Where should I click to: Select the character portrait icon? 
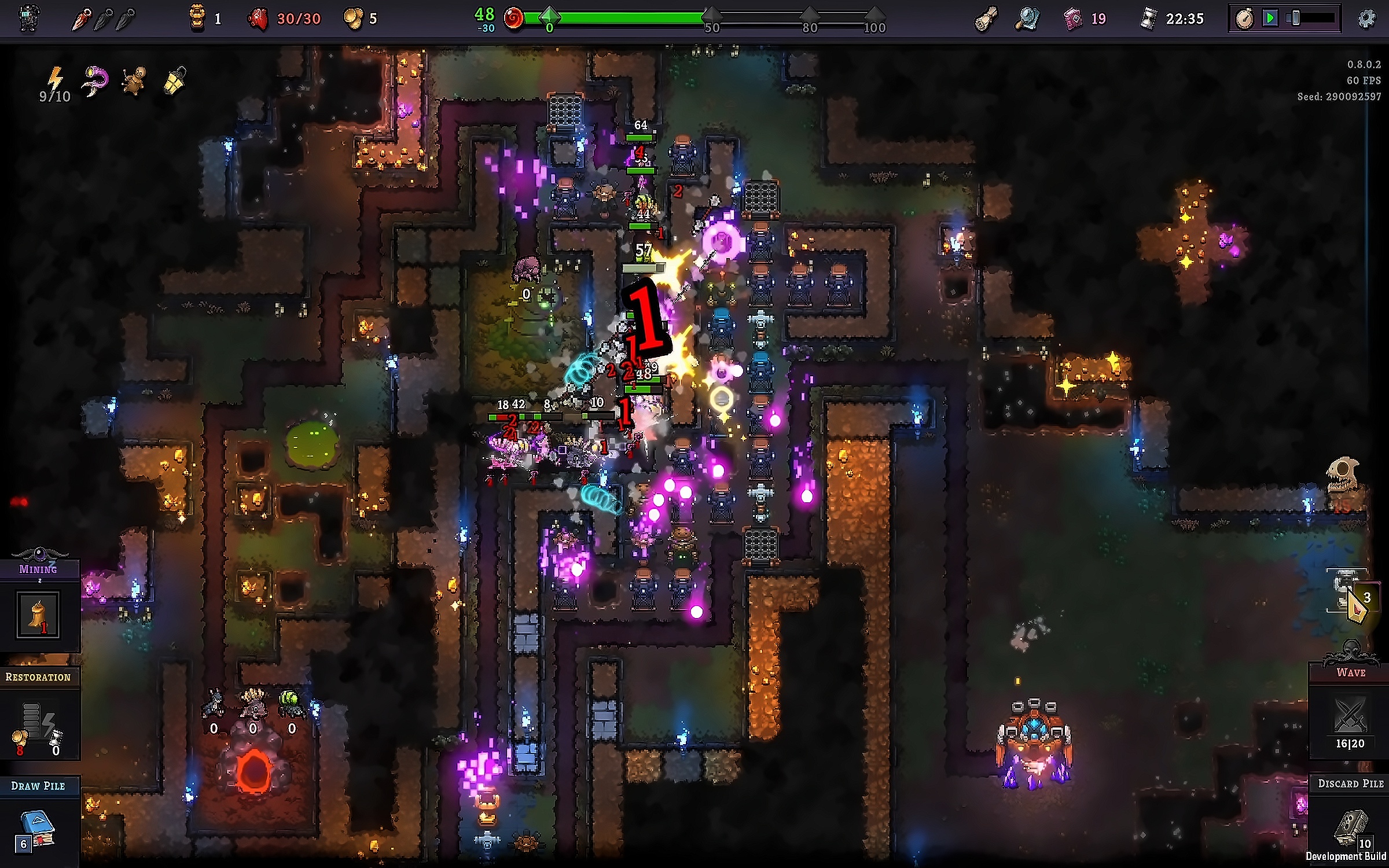click(29, 19)
